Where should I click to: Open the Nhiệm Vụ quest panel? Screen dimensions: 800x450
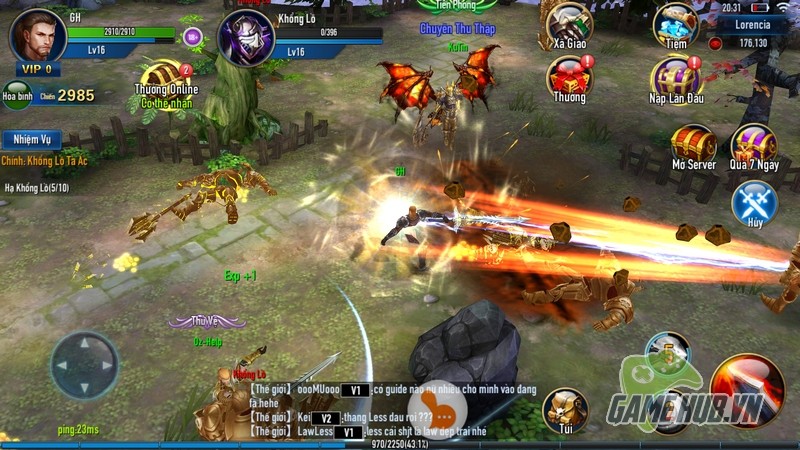click(x=31, y=140)
